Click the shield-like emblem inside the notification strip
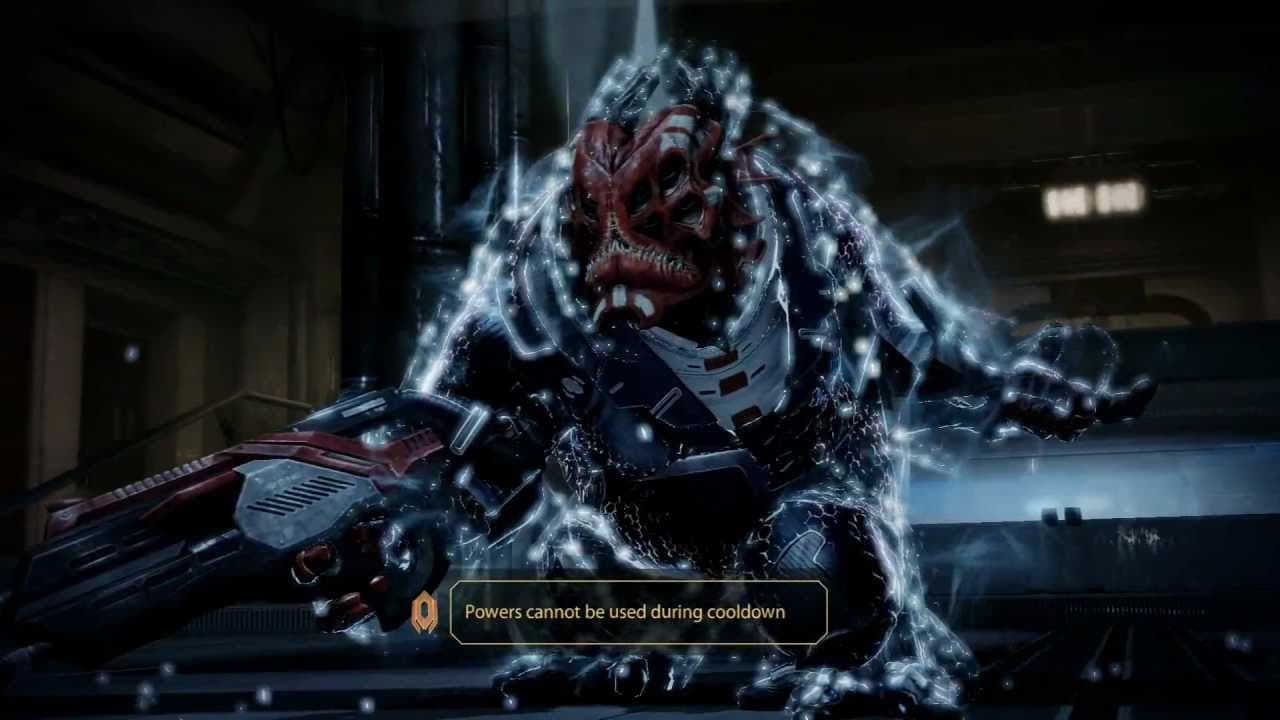The width and height of the screenshot is (1280, 720). coord(424,611)
